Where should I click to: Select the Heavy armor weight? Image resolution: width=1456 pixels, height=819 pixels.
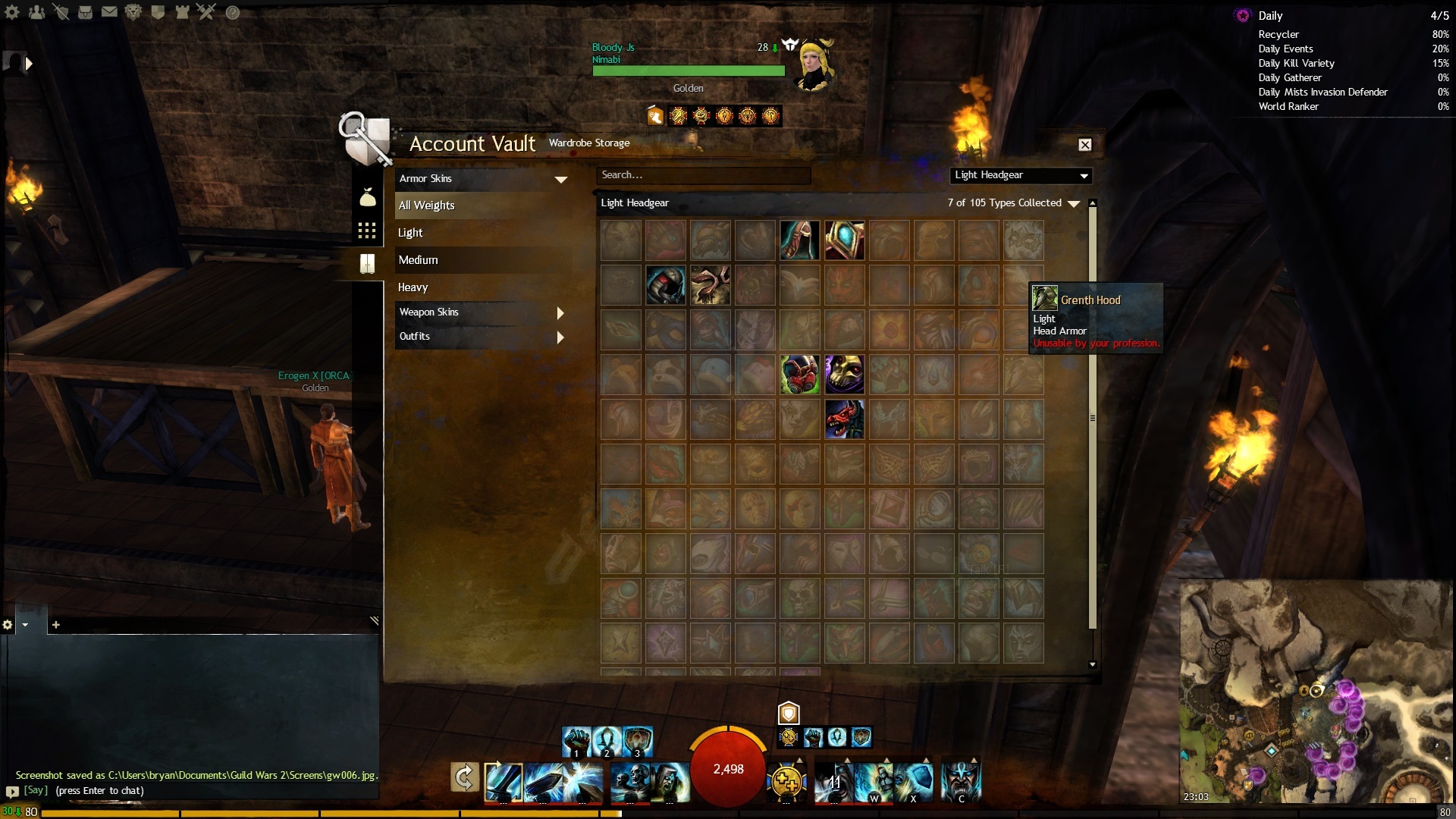(481, 287)
